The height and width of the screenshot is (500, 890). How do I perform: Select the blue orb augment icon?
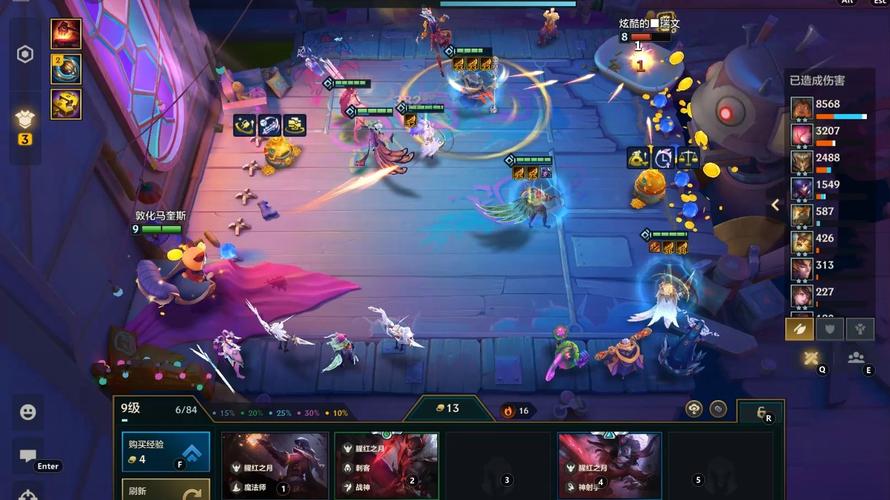click(66, 68)
